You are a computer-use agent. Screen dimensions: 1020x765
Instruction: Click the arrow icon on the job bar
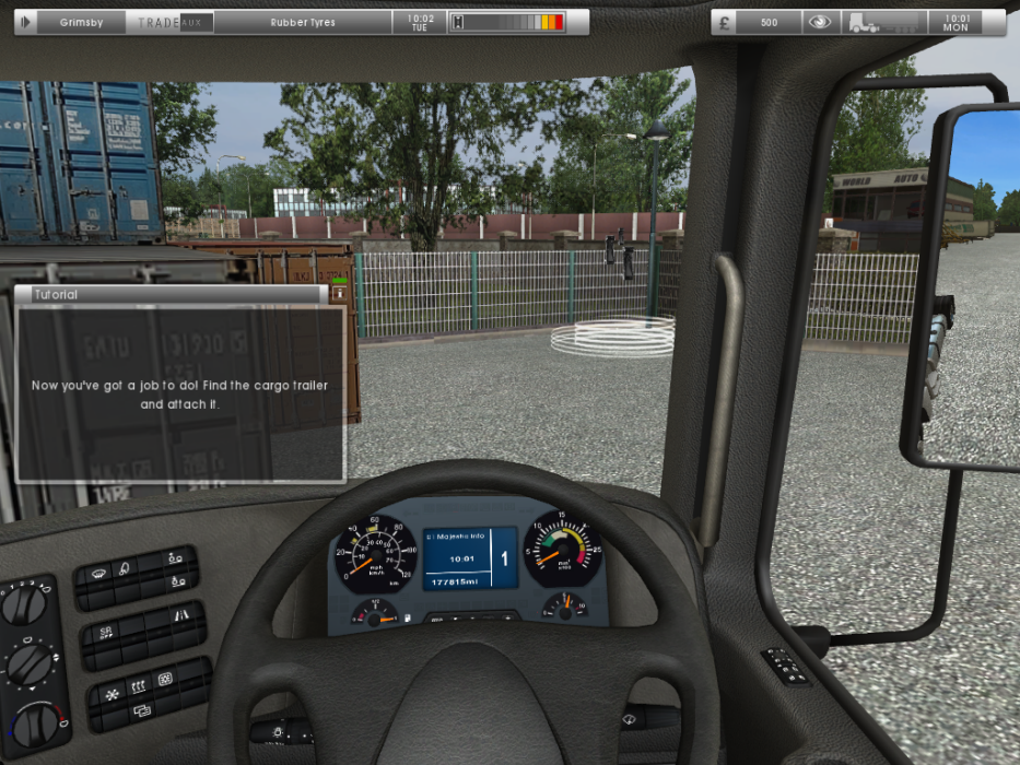tap(26, 21)
